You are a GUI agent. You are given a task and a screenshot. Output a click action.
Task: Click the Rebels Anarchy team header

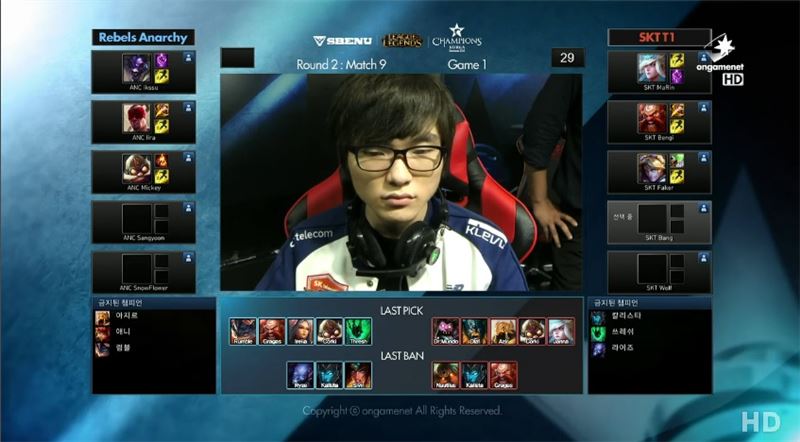tap(144, 37)
